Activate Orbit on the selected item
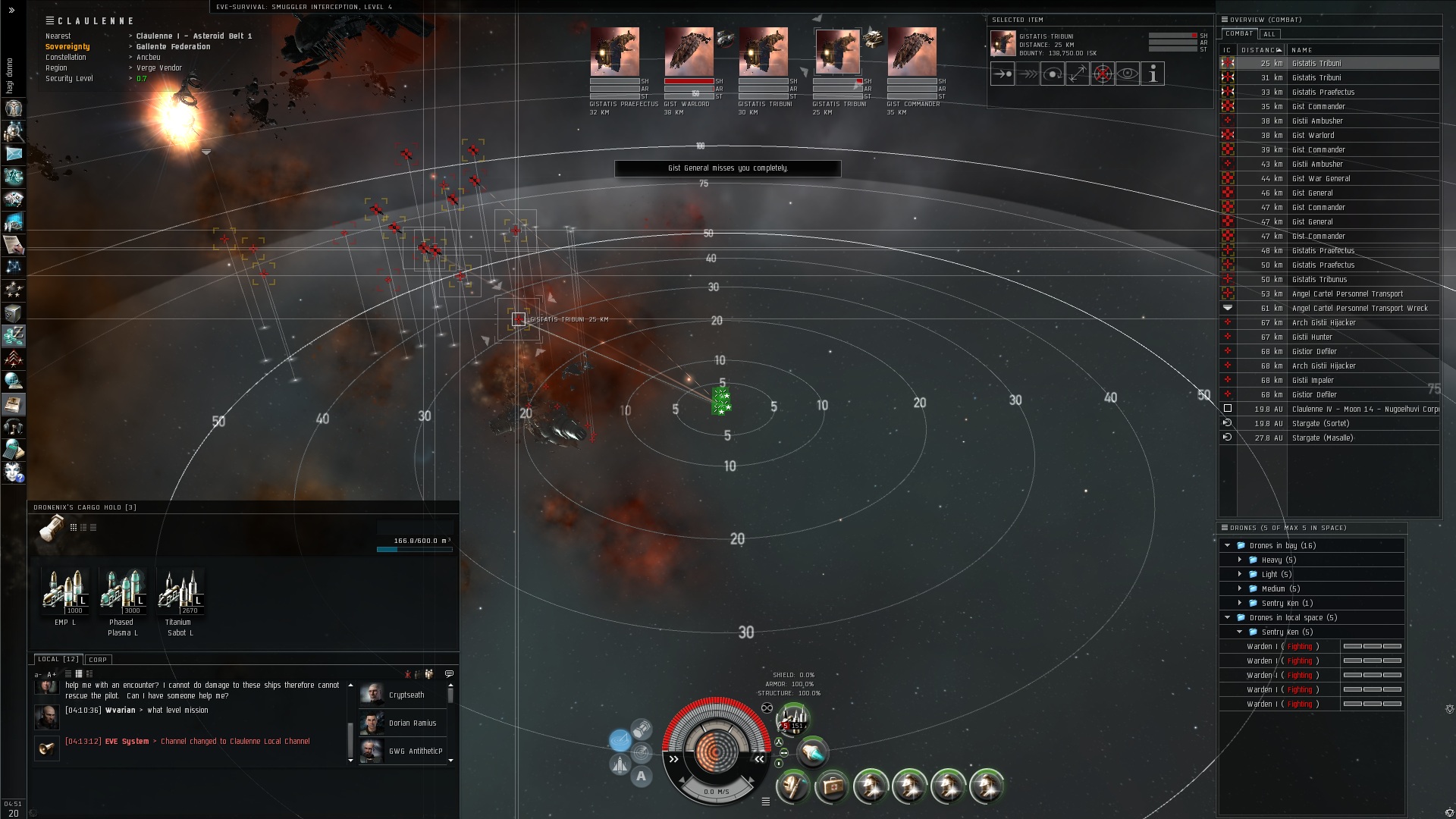The width and height of the screenshot is (1456, 819). coord(1053,74)
